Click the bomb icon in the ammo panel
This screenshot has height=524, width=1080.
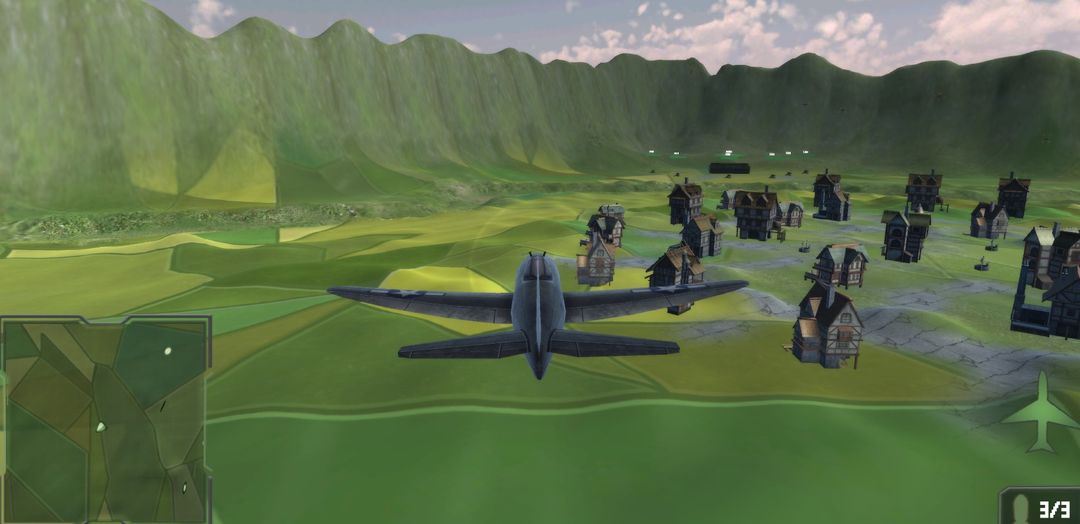click(1019, 508)
